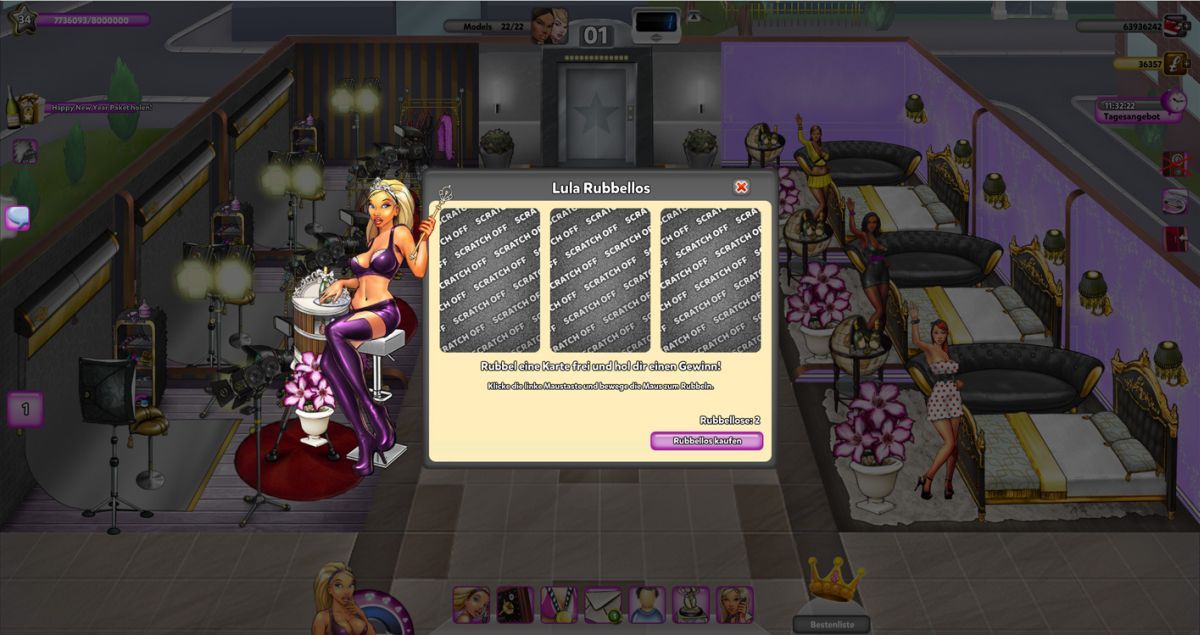This screenshot has width=1200, height=635.
Task: Open the pink chat bubble
Action: tap(17, 217)
